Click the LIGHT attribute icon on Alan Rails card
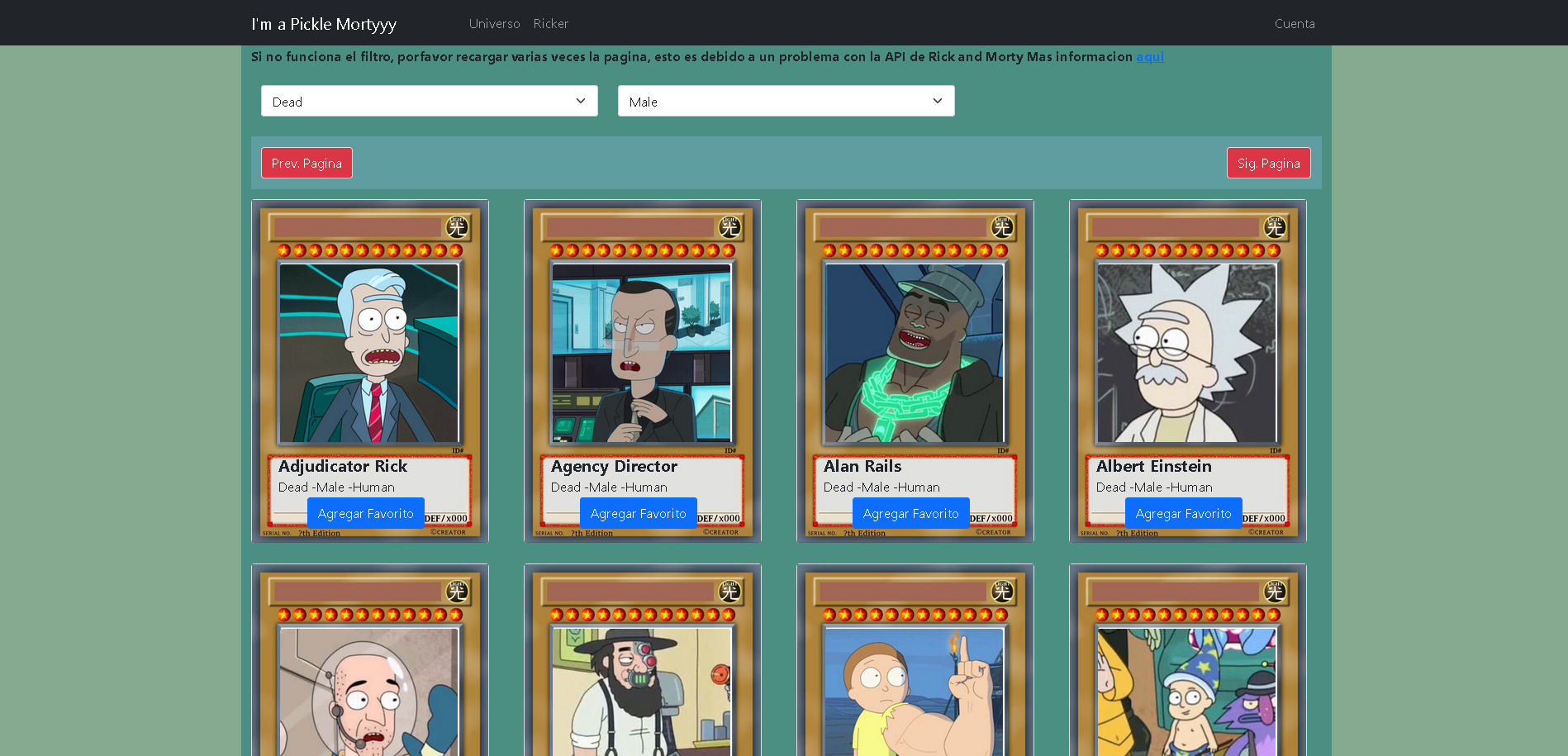This screenshot has width=1568, height=756. tap(1002, 227)
